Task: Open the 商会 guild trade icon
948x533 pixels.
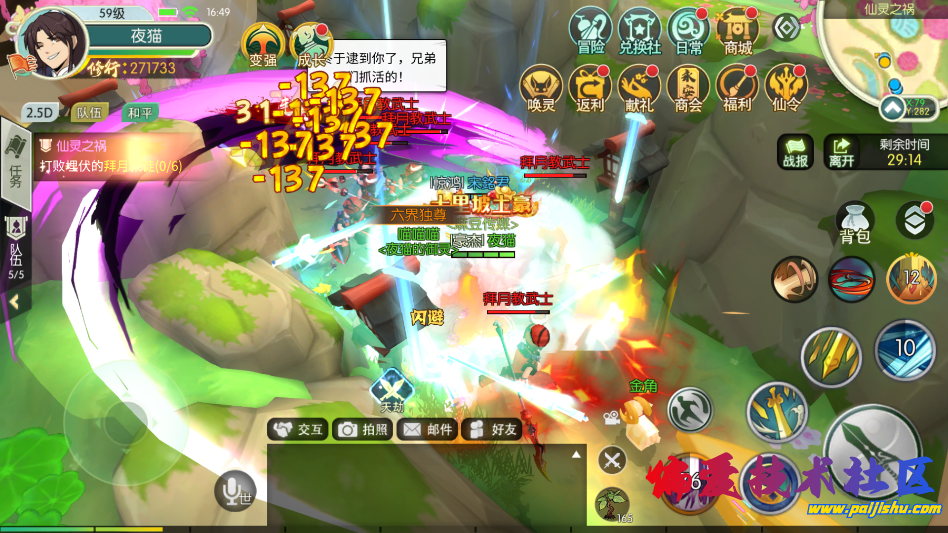Action: pos(688,87)
